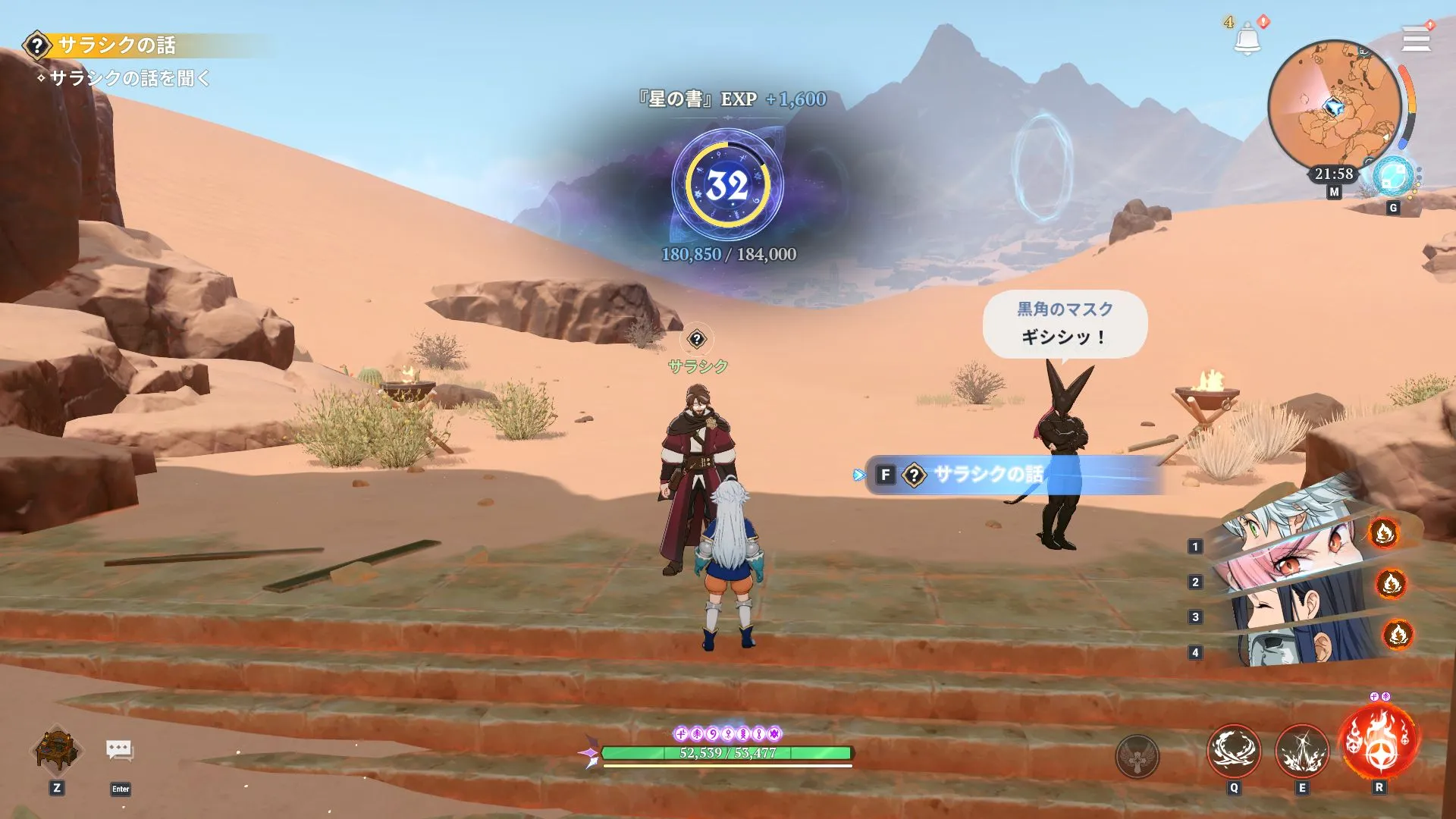Click the notification bell showing 4 alerts

tap(1247, 38)
